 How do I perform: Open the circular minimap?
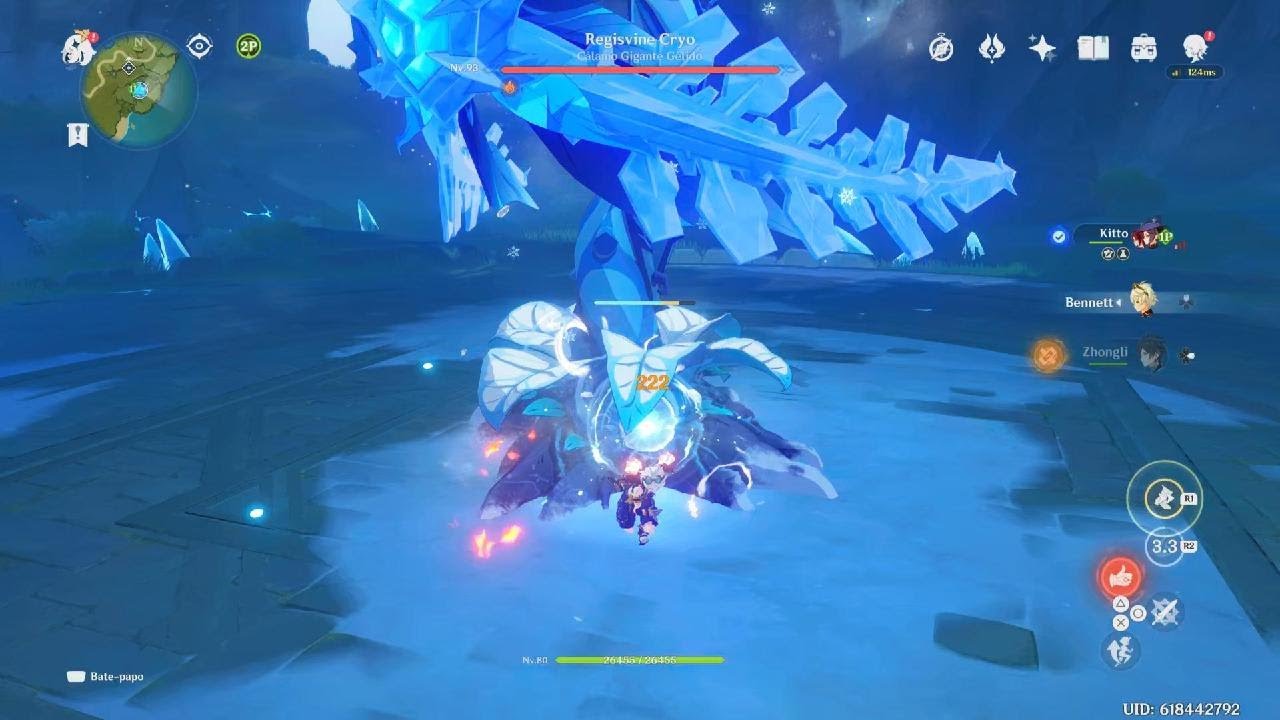139,90
